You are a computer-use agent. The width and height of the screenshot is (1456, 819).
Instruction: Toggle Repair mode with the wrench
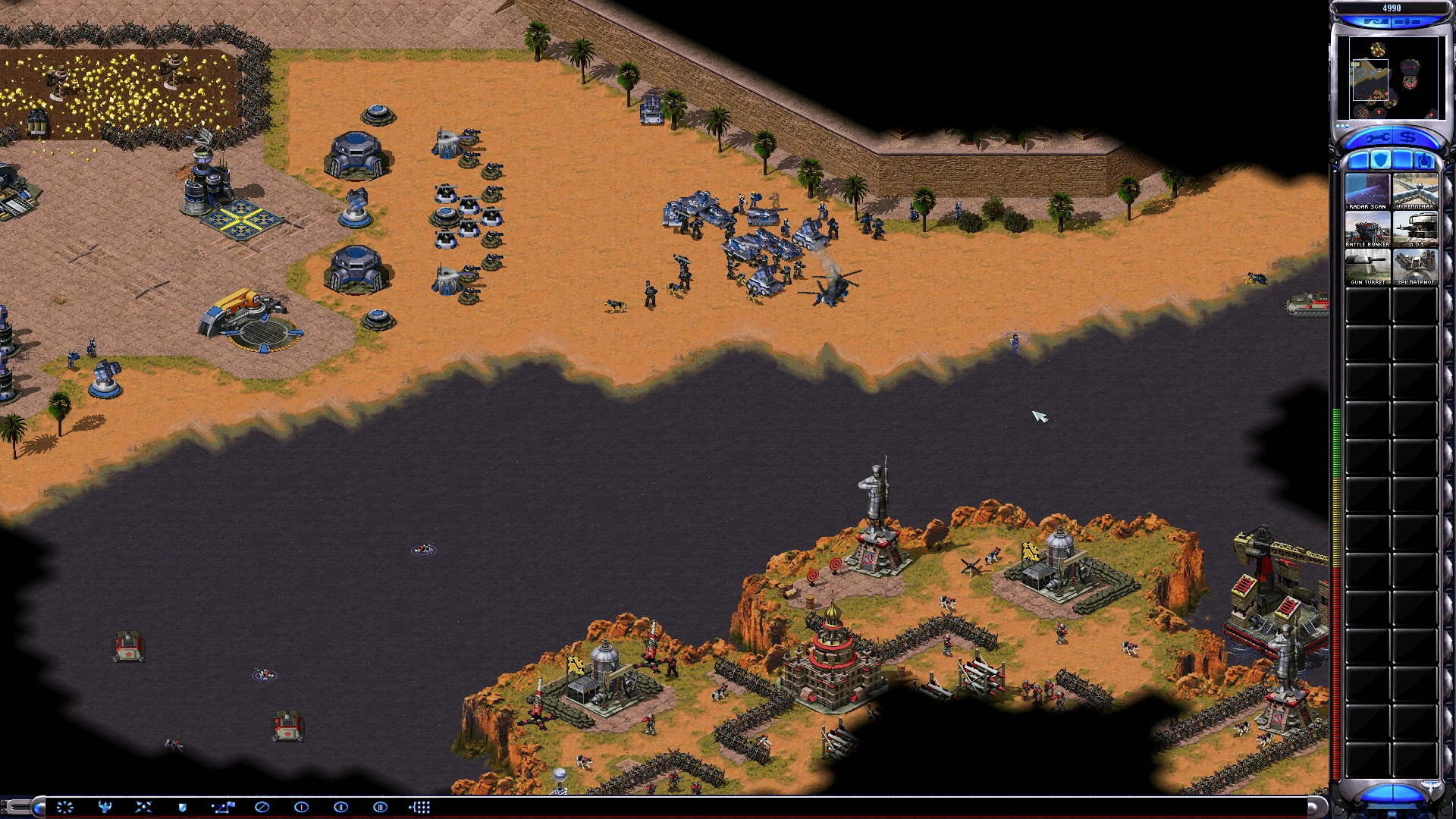point(1376,137)
